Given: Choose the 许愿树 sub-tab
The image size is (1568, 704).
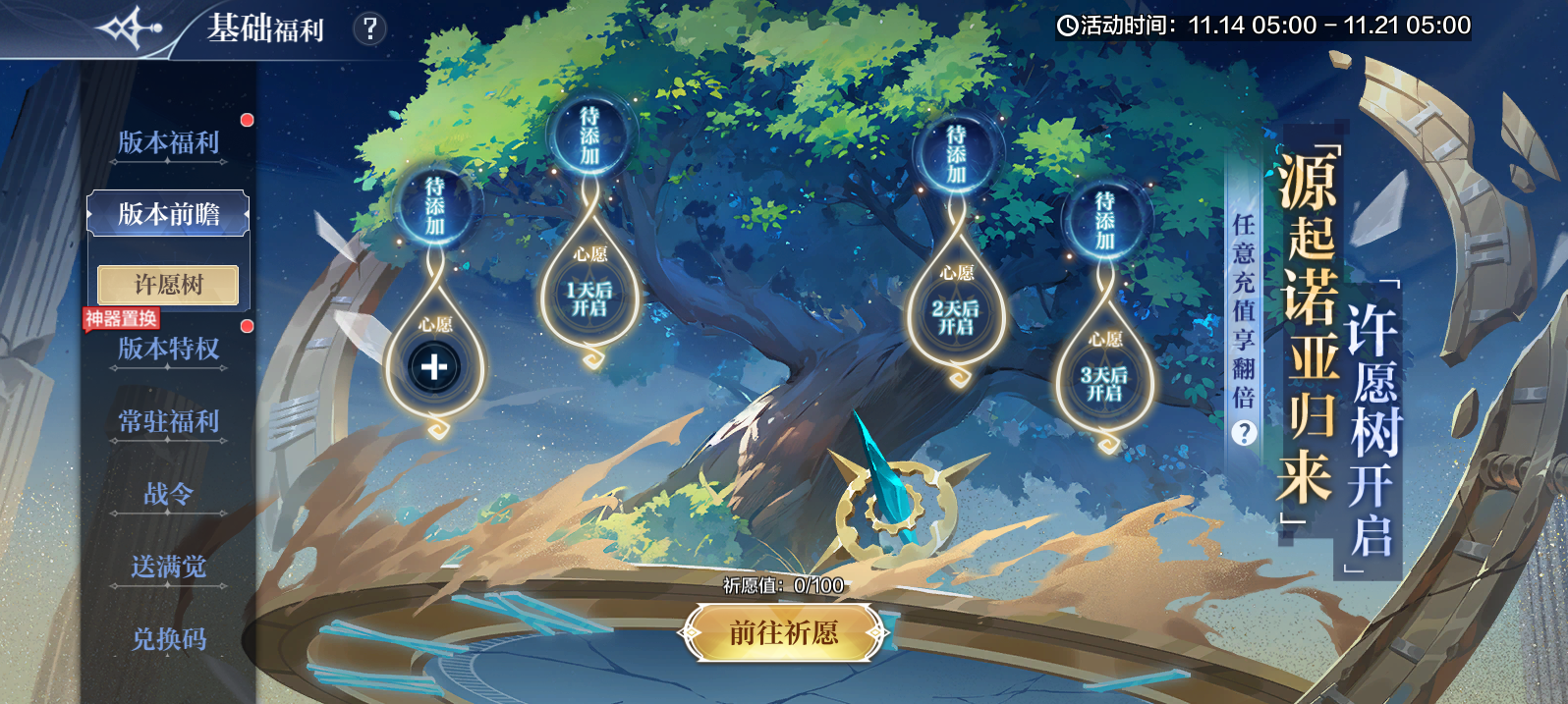Looking at the screenshot, I should coord(168,285).
